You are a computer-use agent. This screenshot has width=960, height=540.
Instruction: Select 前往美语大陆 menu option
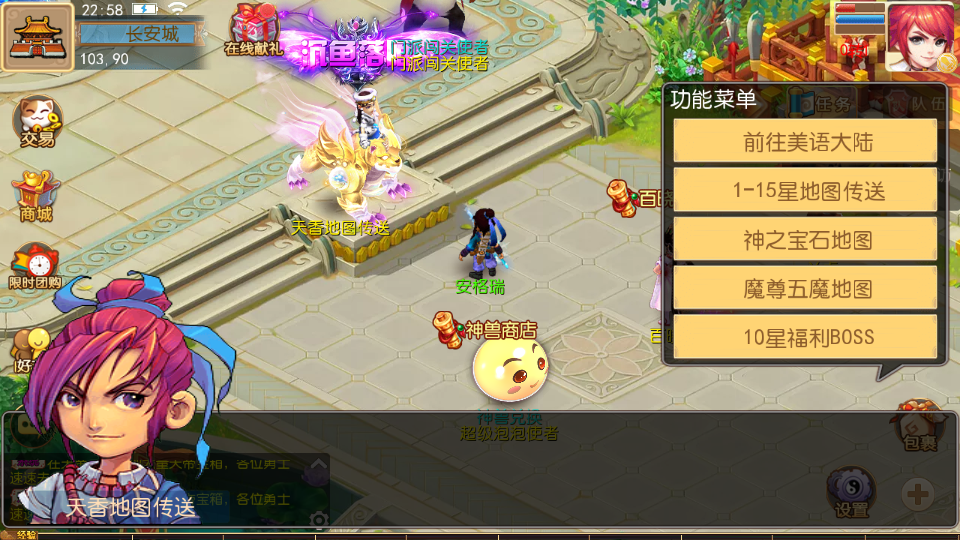805,141
